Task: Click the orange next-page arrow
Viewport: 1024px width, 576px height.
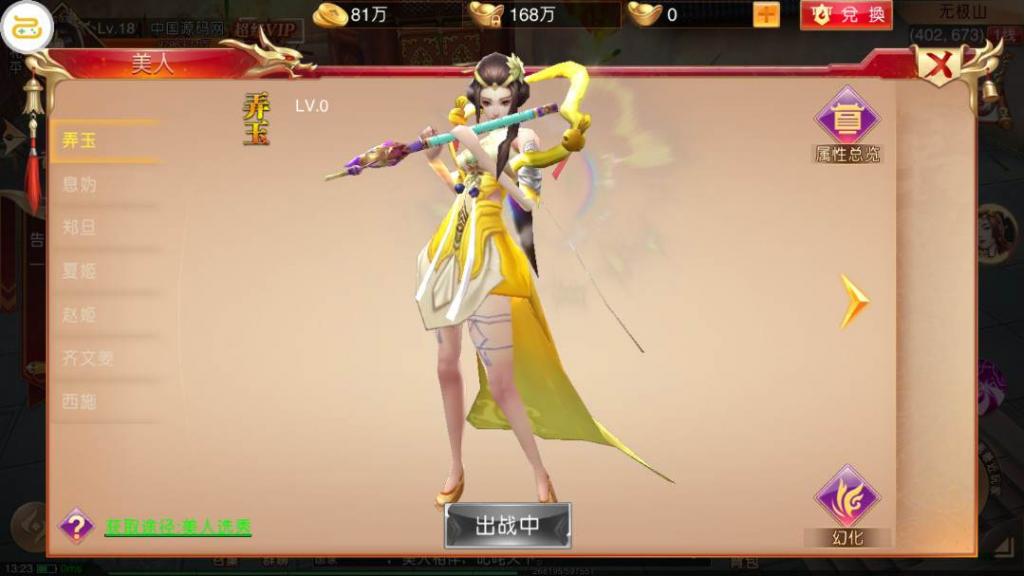Action: coord(853,301)
